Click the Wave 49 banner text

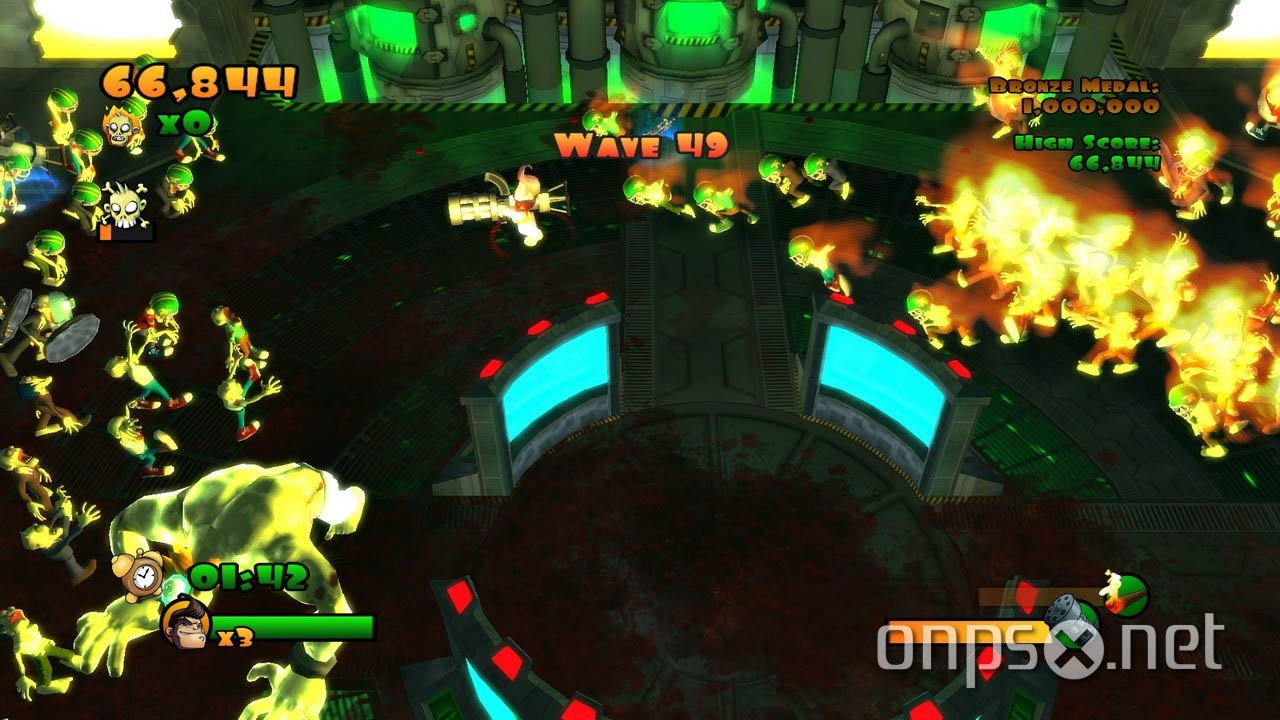640,146
